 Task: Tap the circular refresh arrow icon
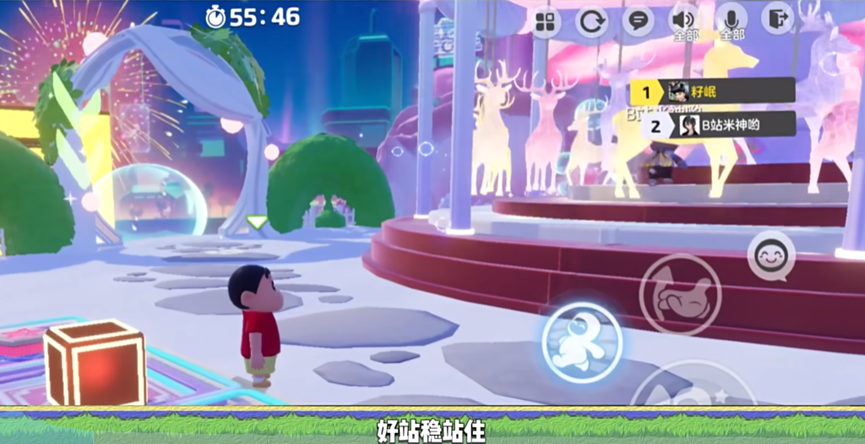tap(592, 22)
